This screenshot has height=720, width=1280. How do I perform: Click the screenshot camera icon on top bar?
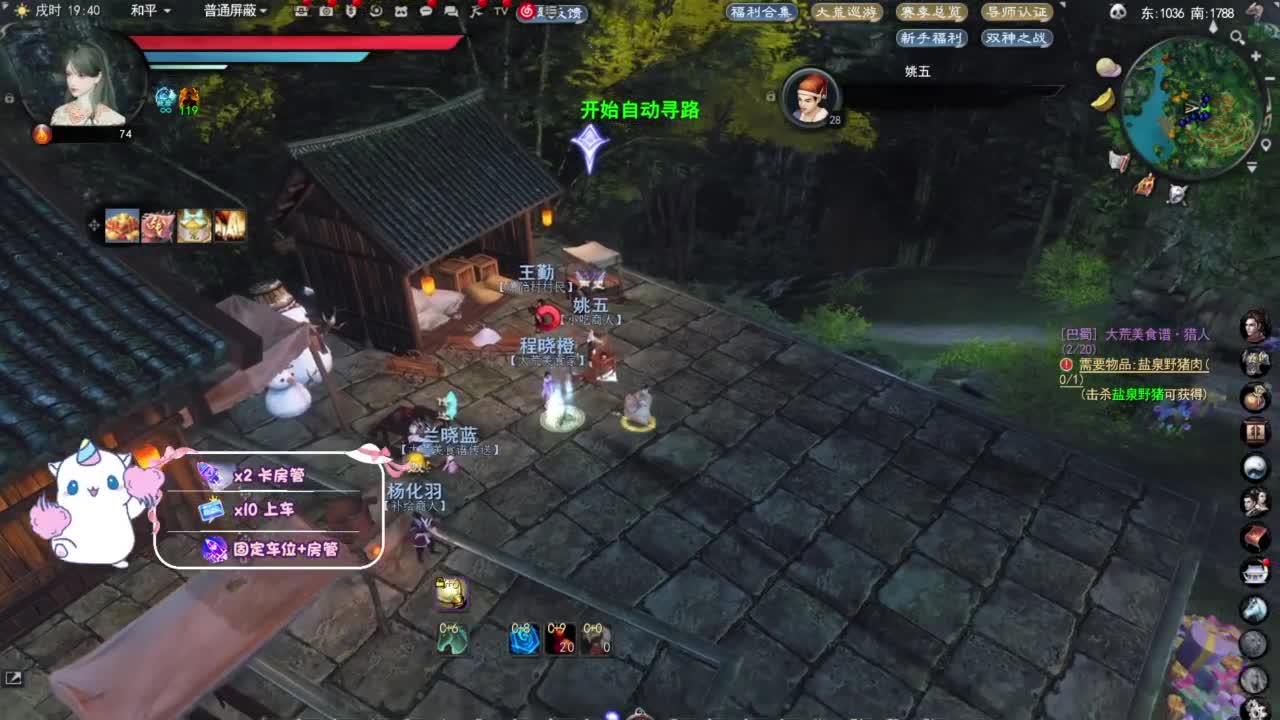click(326, 12)
